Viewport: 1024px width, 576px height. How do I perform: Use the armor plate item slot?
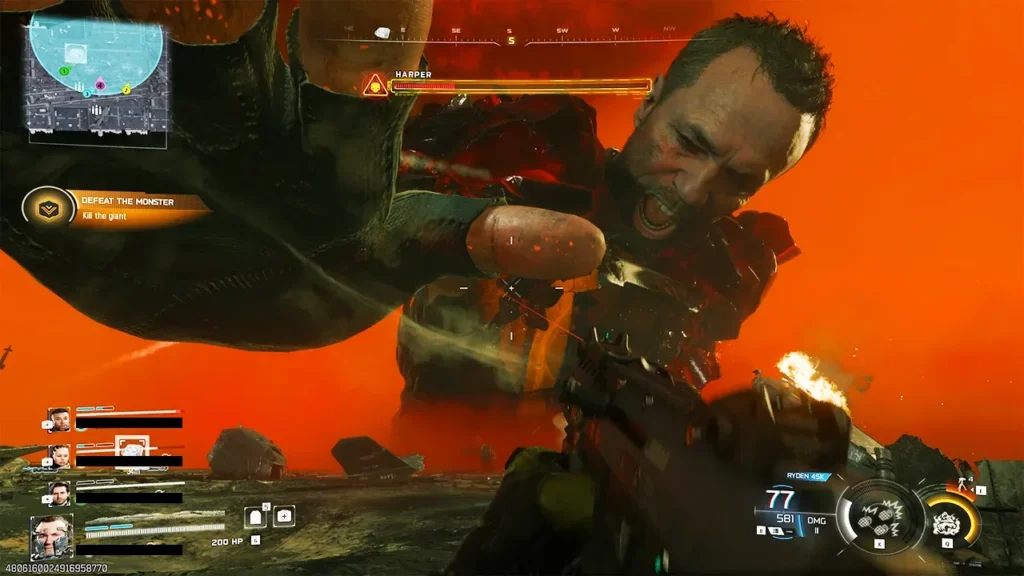pyautogui.click(x=255, y=517)
